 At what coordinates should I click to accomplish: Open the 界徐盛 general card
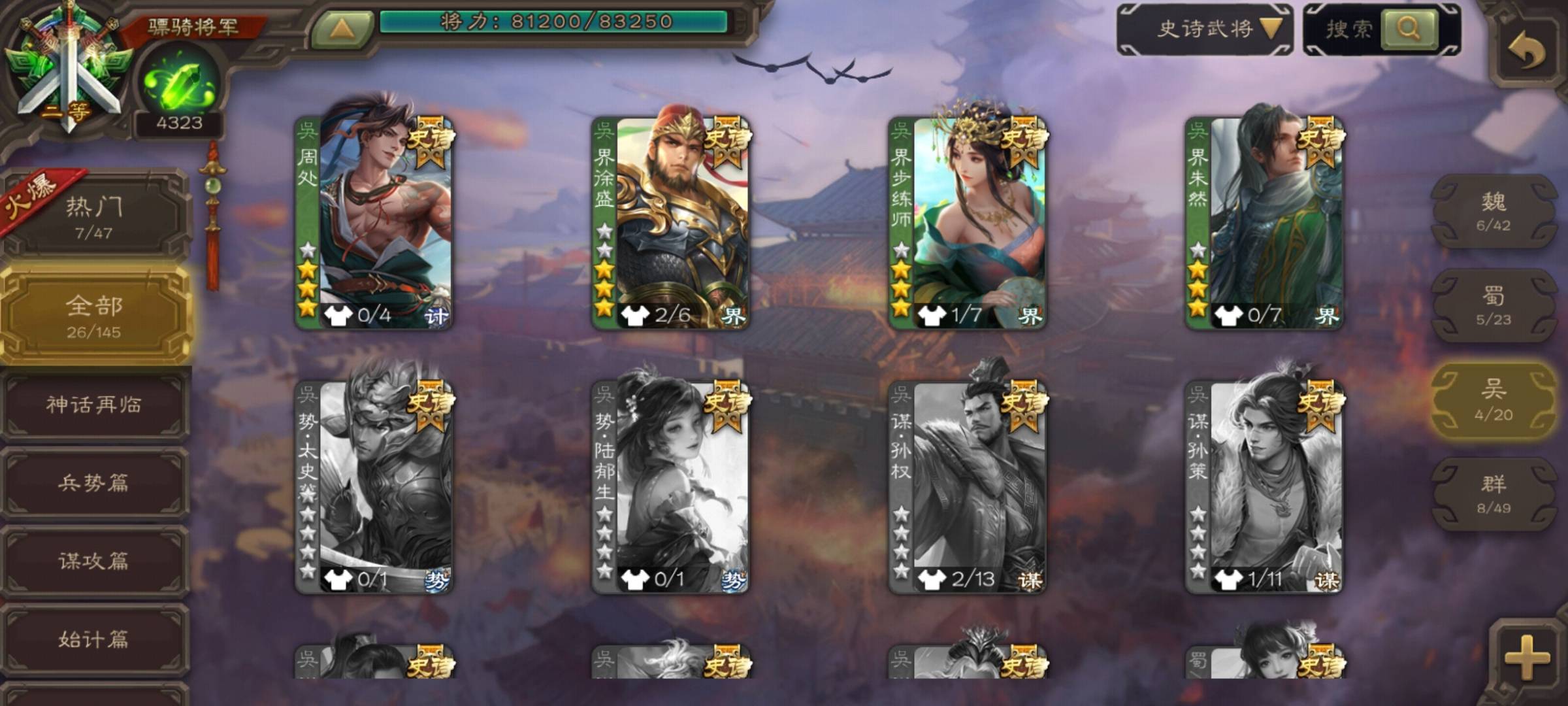pyautogui.click(x=670, y=222)
